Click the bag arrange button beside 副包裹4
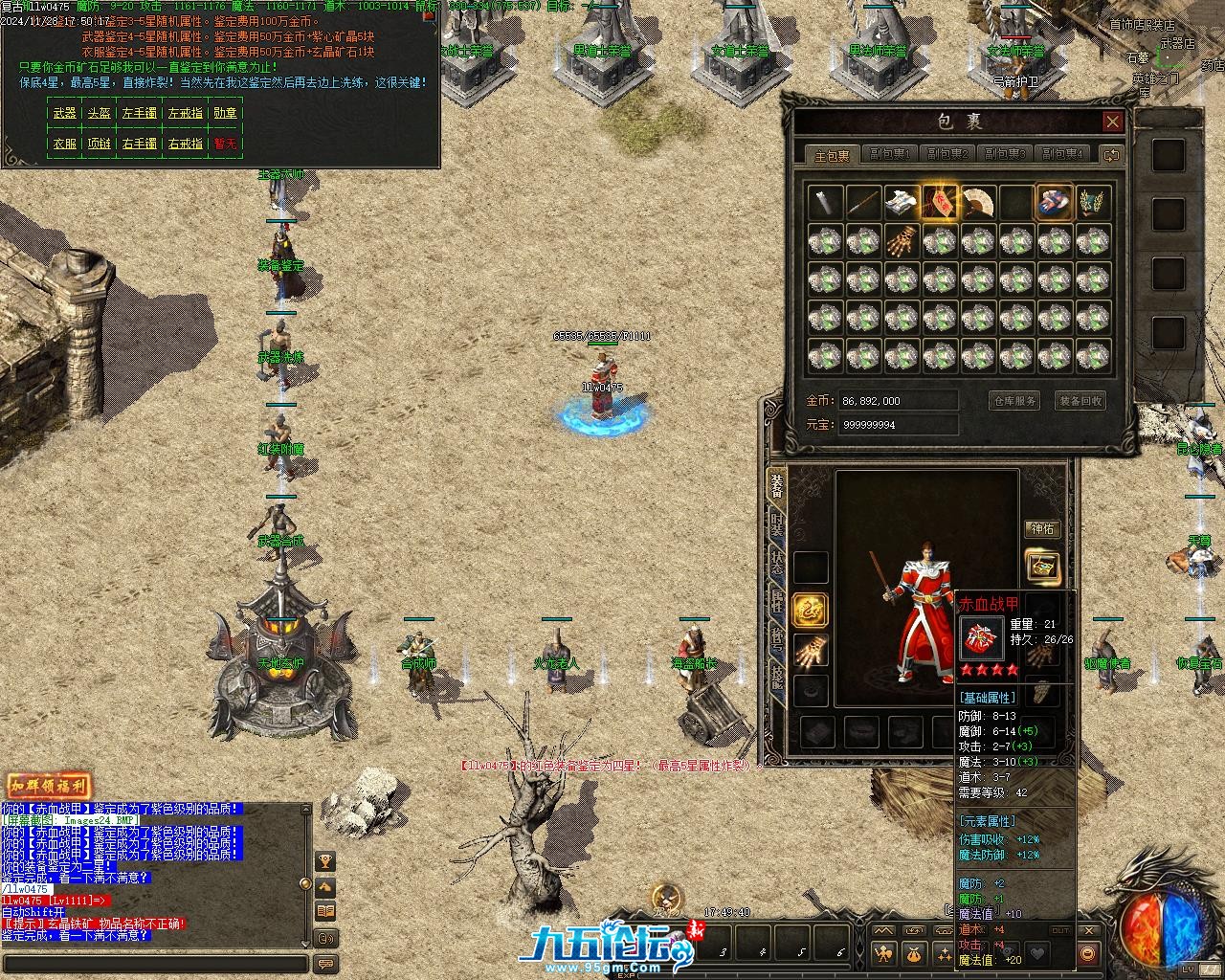Image resolution: width=1225 pixels, height=980 pixels. click(1111, 154)
